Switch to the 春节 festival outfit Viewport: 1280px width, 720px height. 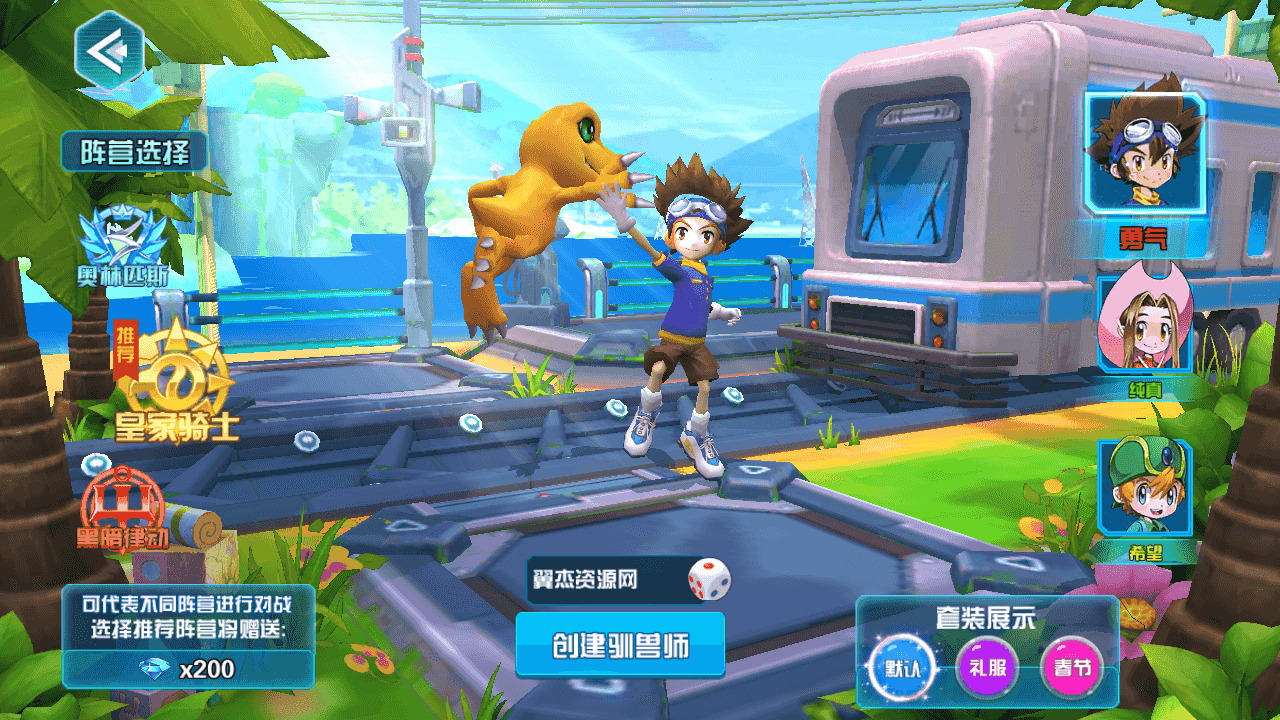(x=1071, y=667)
